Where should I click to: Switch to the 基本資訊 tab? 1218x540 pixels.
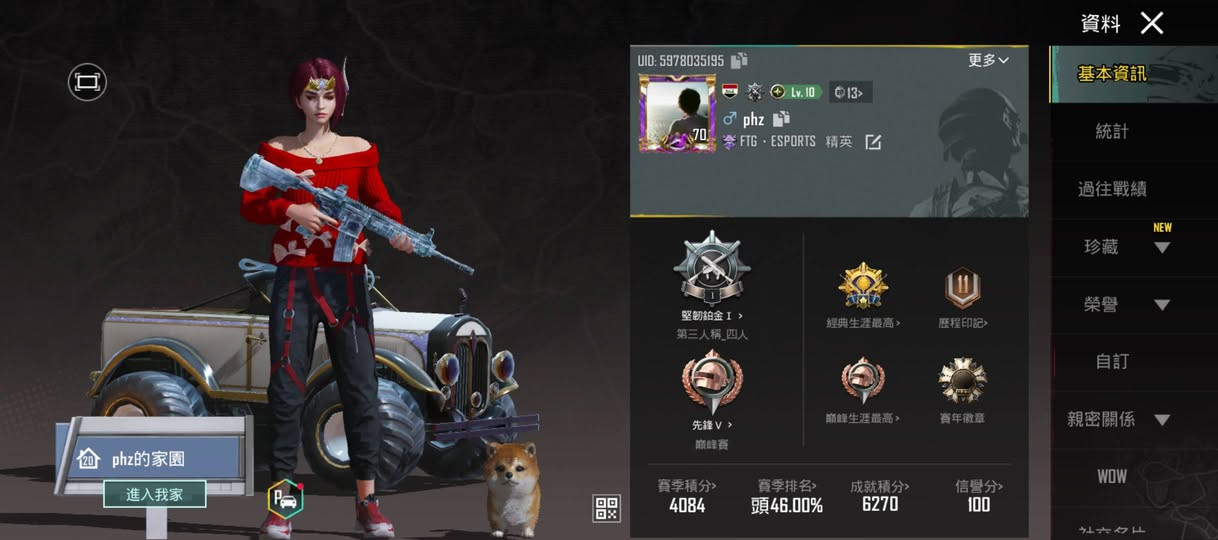click(x=1112, y=74)
